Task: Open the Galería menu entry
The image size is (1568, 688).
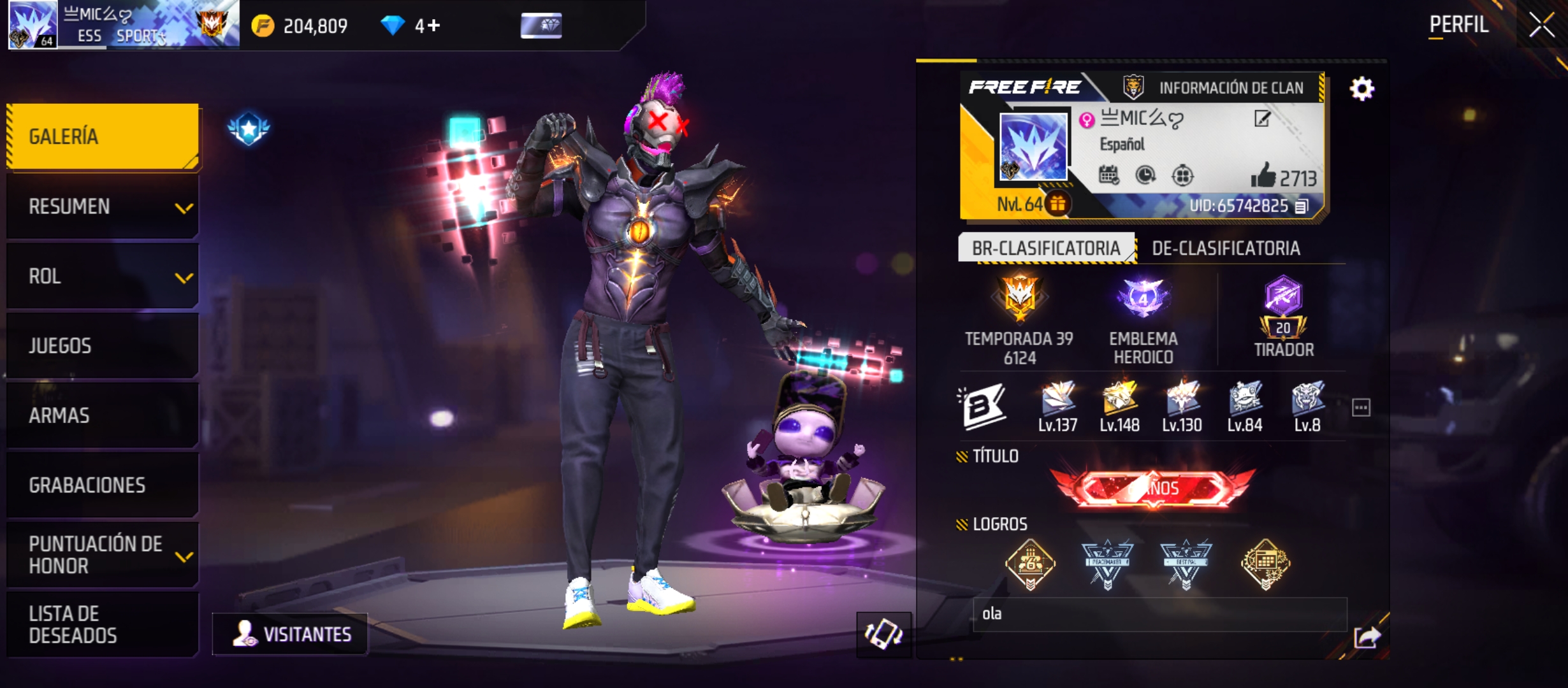Action: pos(102,136)
